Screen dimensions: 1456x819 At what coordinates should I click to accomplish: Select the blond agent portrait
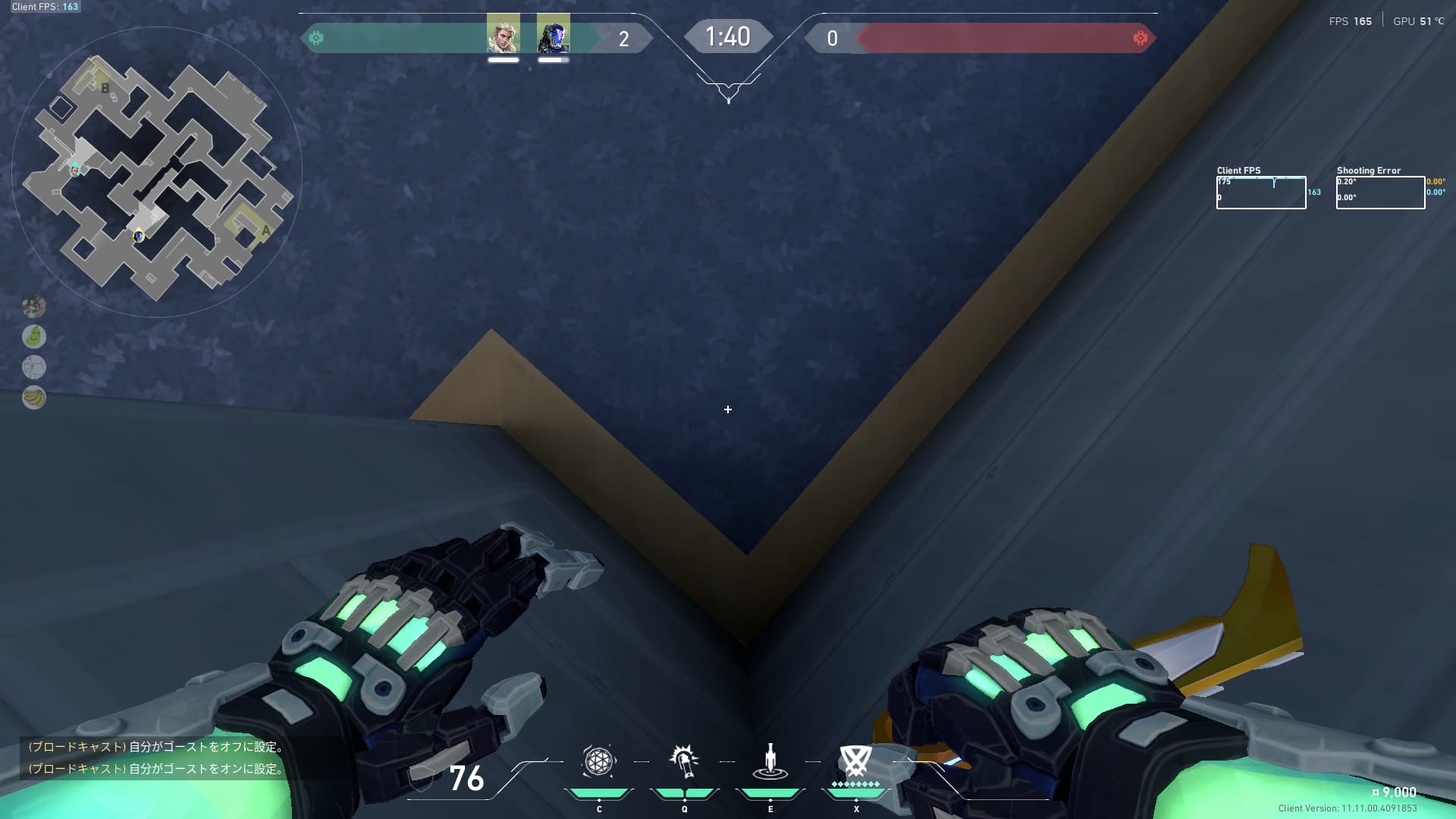tap(503, 34)
